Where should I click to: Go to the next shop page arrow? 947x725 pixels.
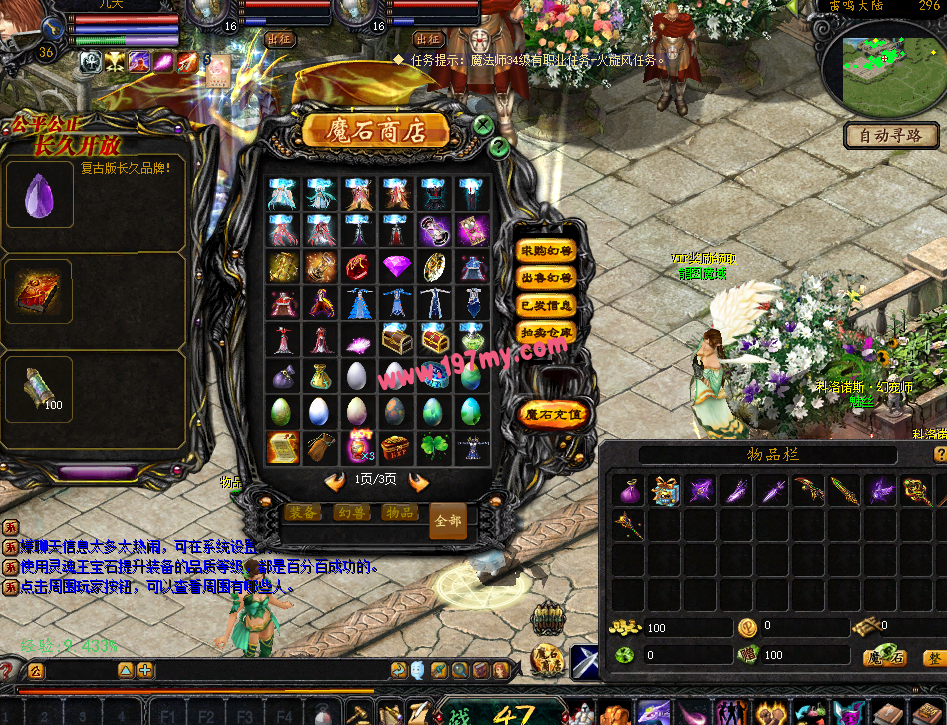point(418,482)
